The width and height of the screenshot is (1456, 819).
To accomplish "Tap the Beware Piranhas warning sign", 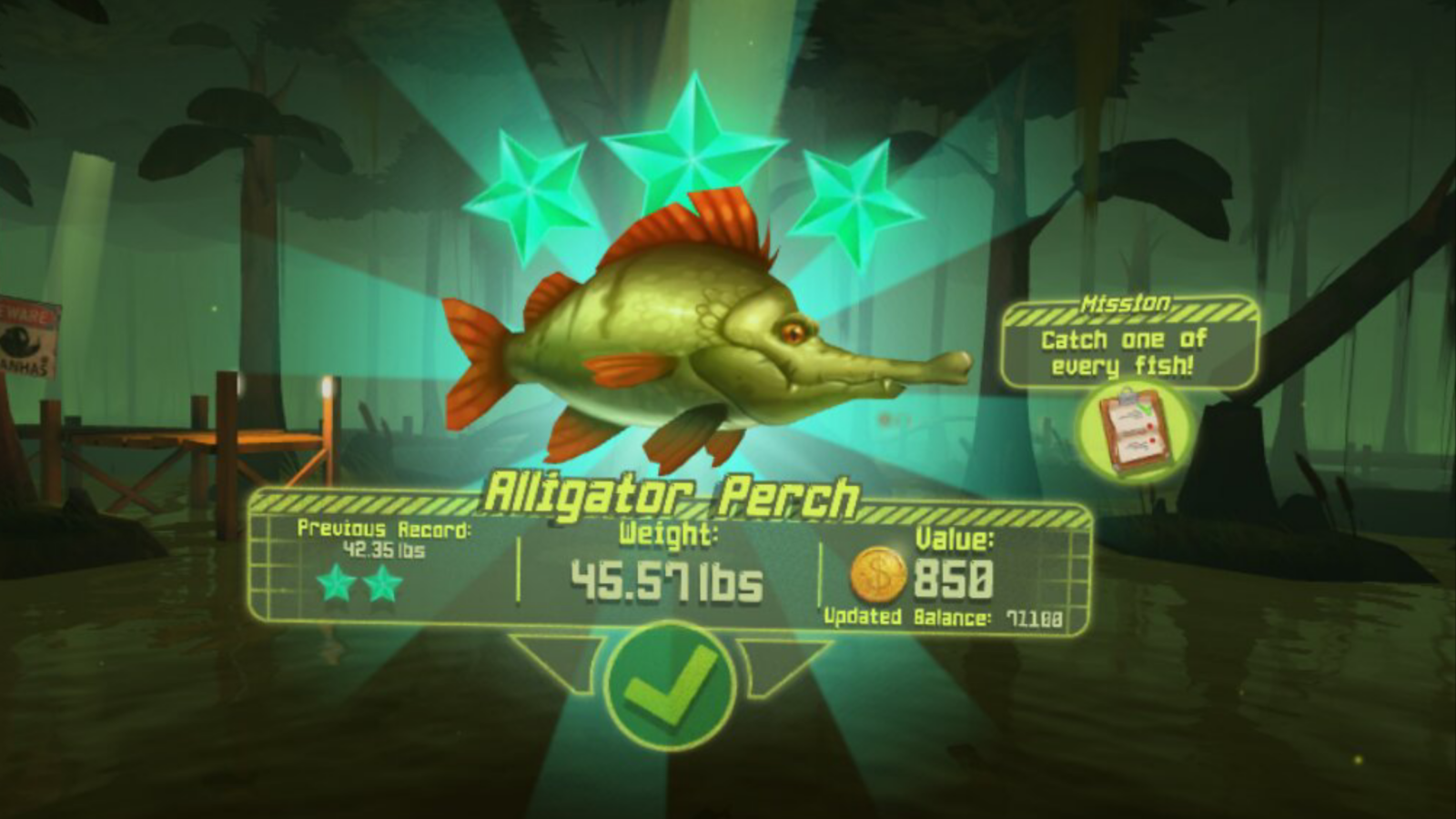I will 23,337.
